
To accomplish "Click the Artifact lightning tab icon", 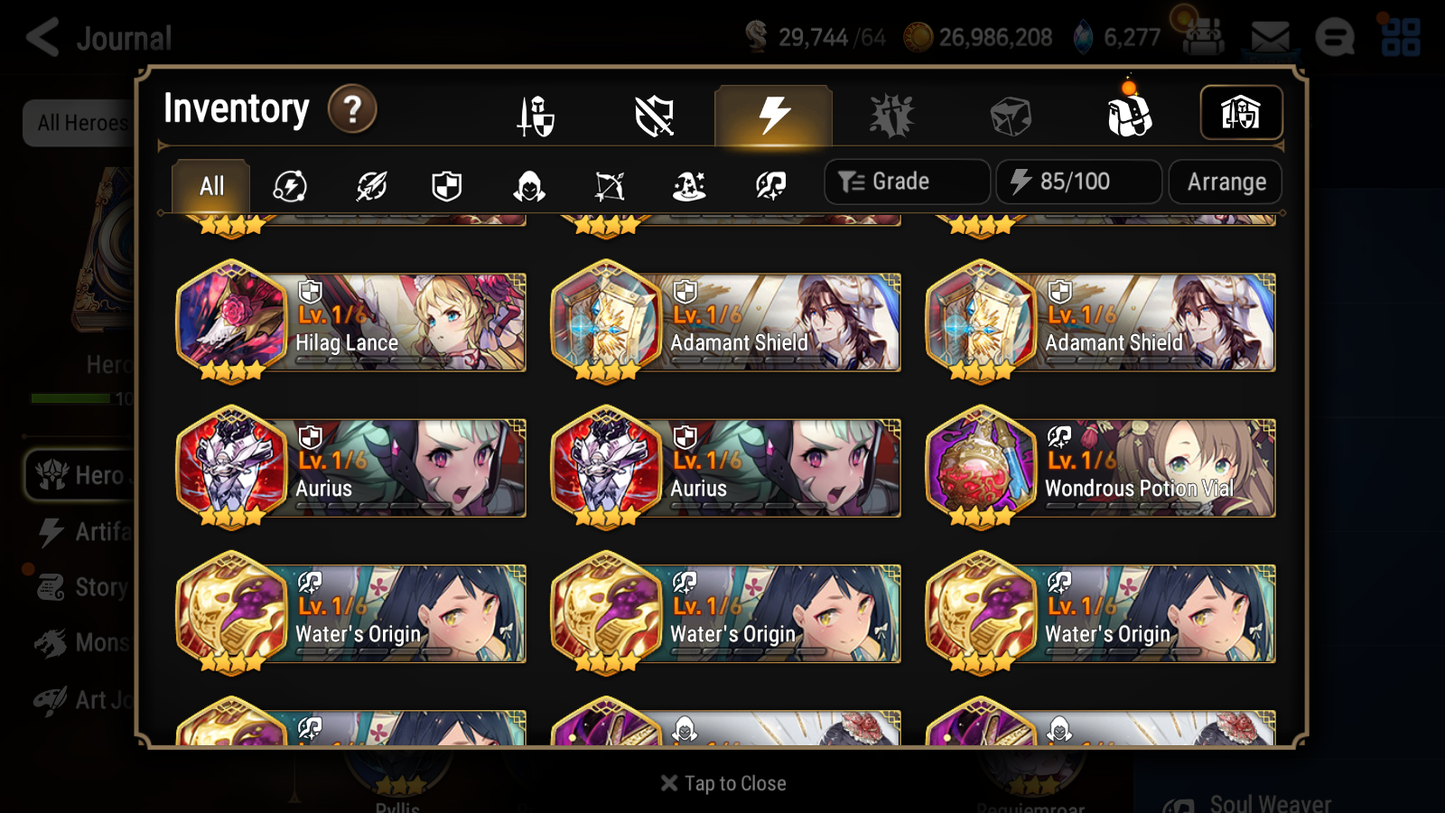I will pyautogui.click(x=772, y=113).
